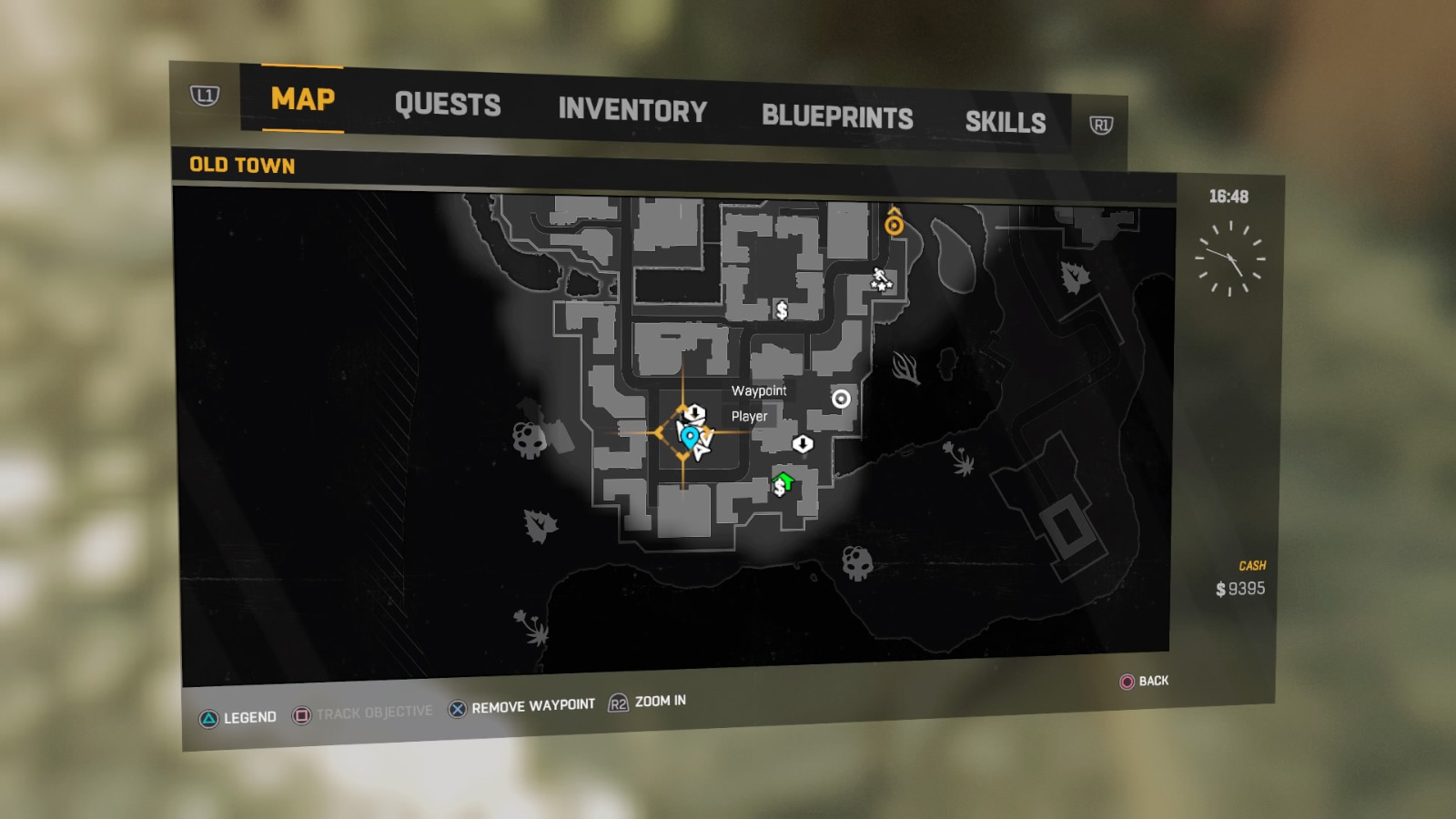Switch to the QUESTS tab
This screenshot has width=1456, height=819.
(448, 106)
